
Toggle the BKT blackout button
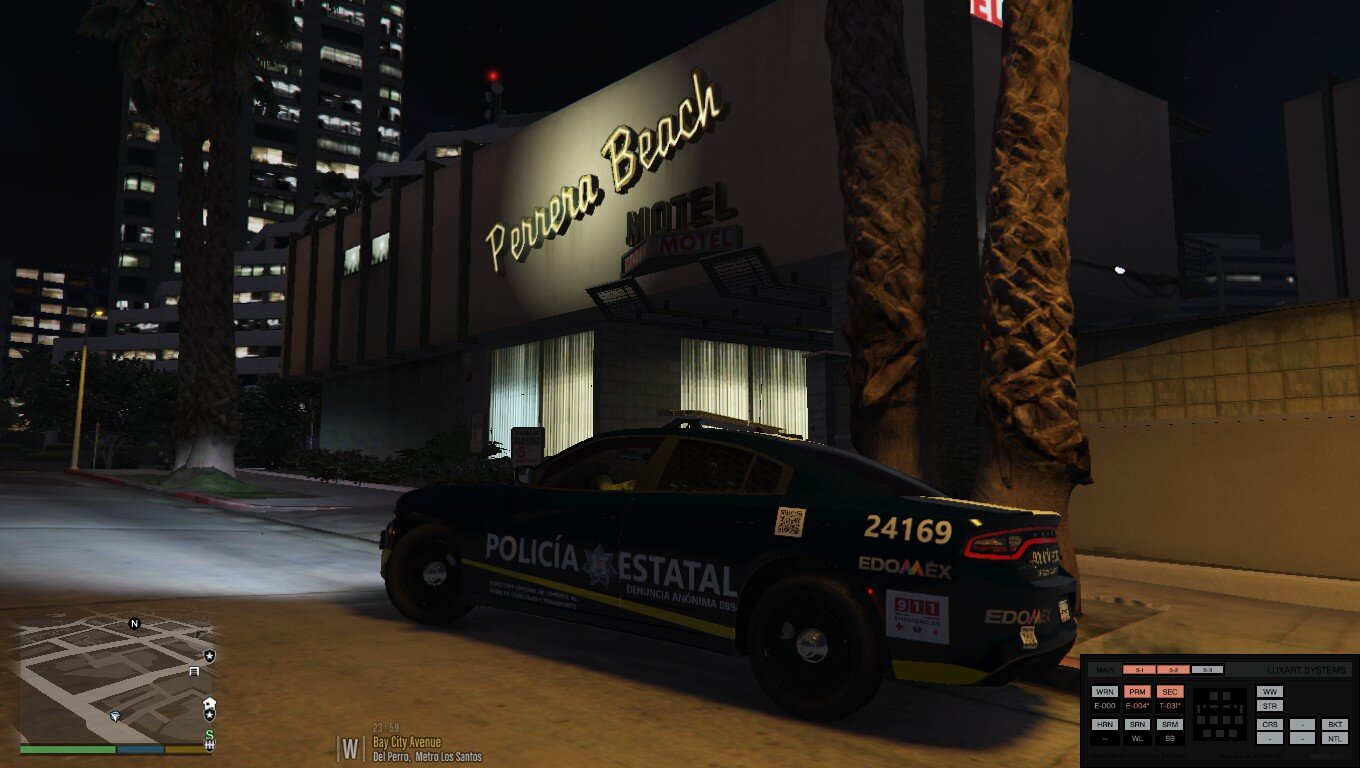1334,724
